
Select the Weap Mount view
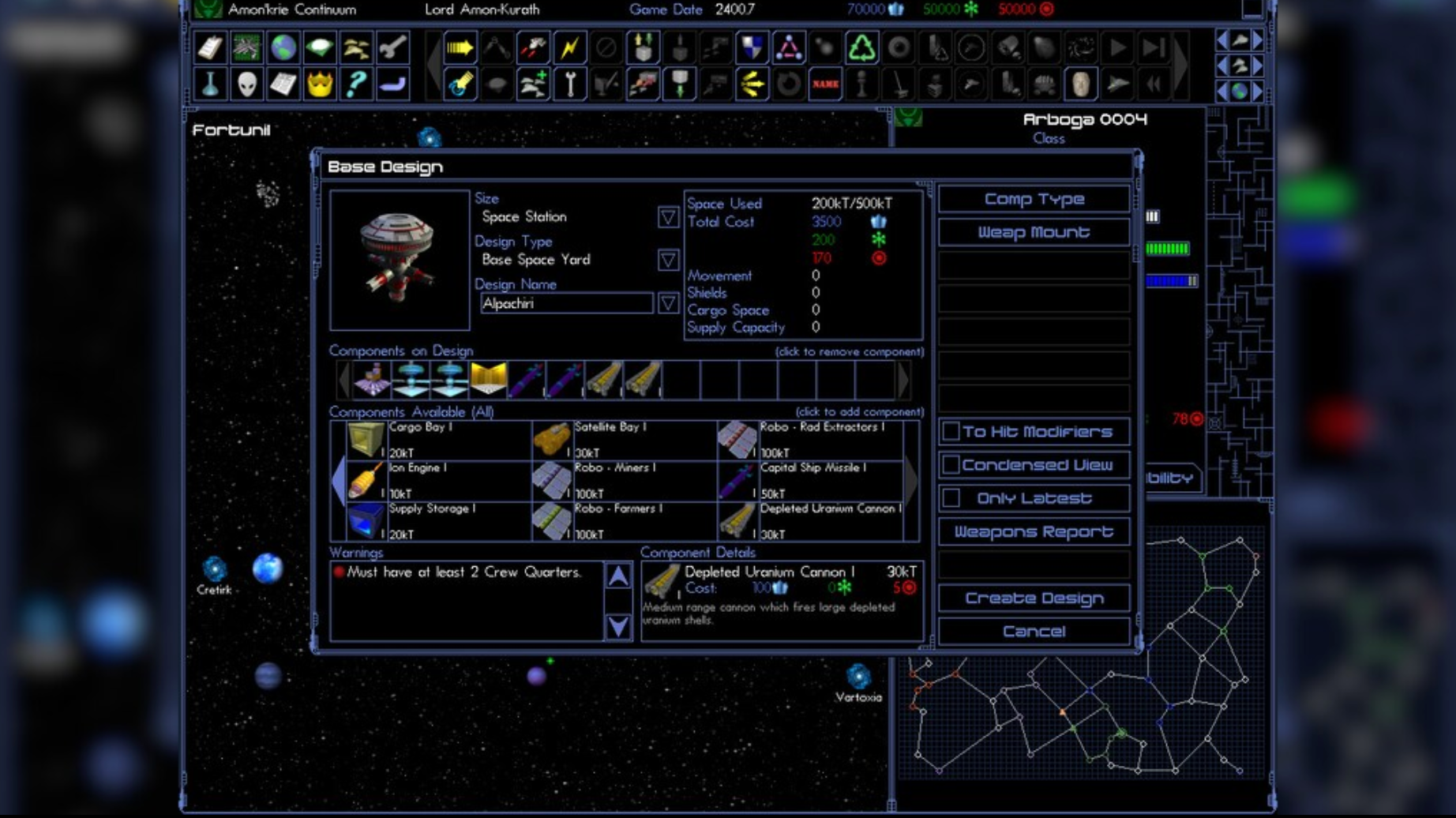pos(1033,232)
